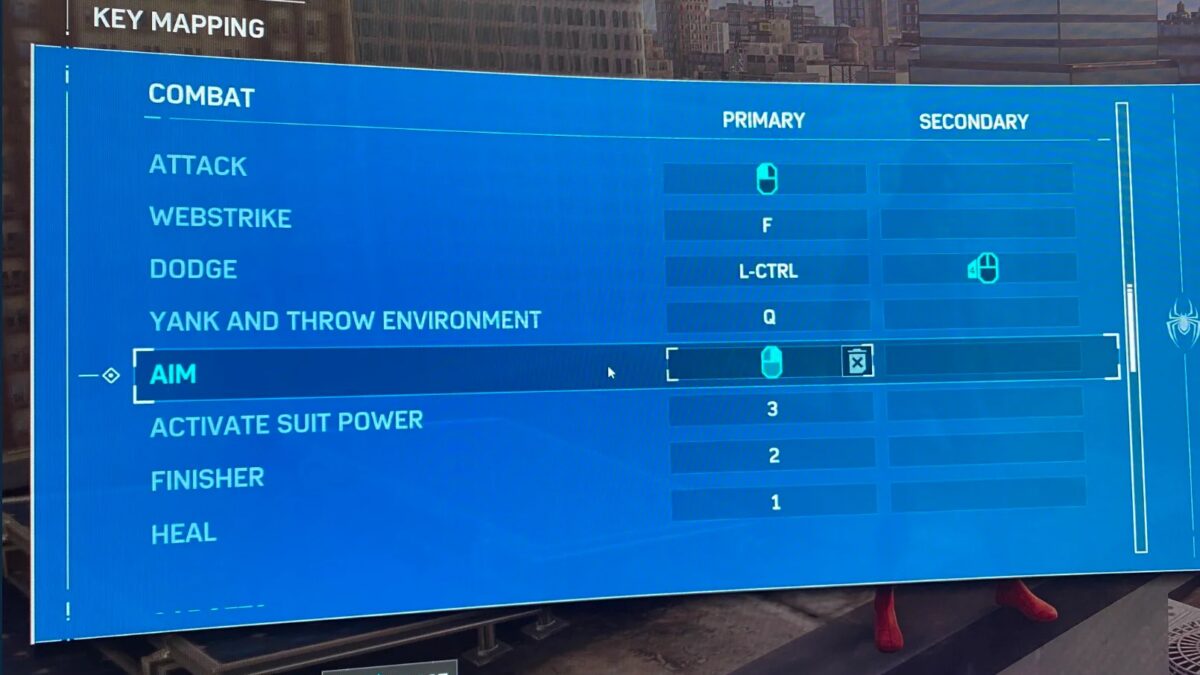Clear the Aim binding with trash icon
The image size is (1200, 675).
[857, 362]
